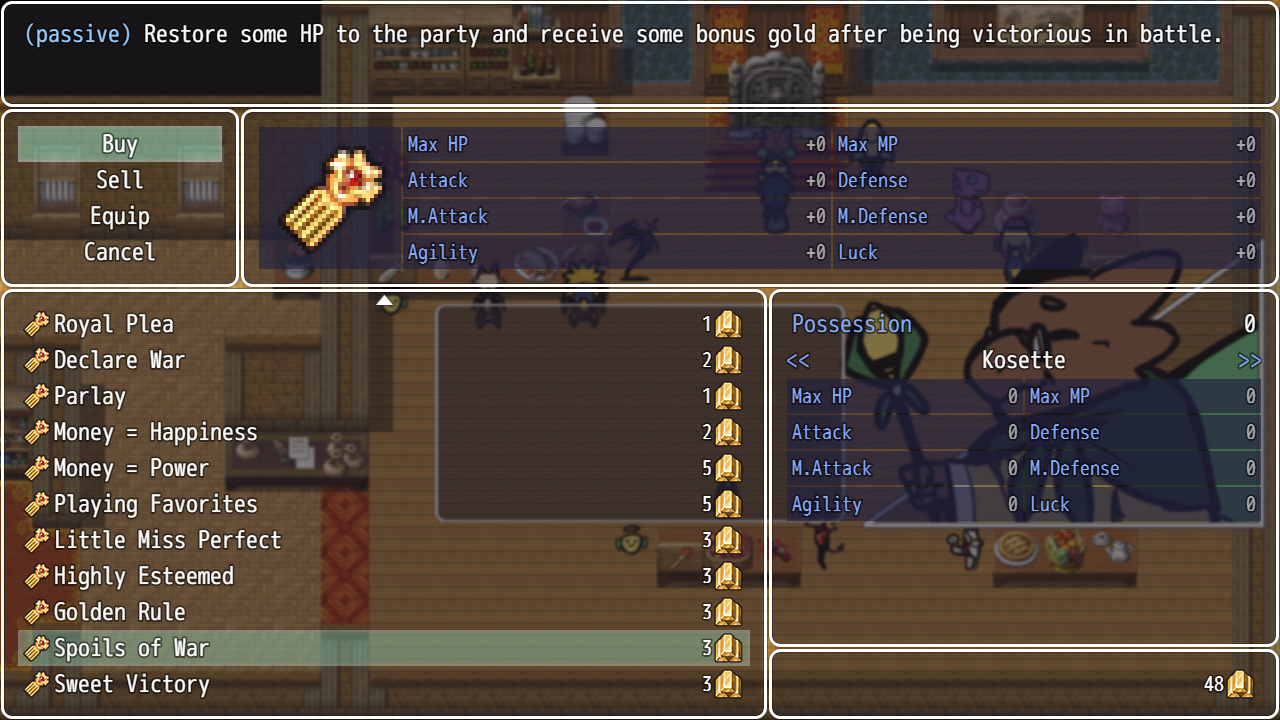Open the Equip command

point(120,216)
